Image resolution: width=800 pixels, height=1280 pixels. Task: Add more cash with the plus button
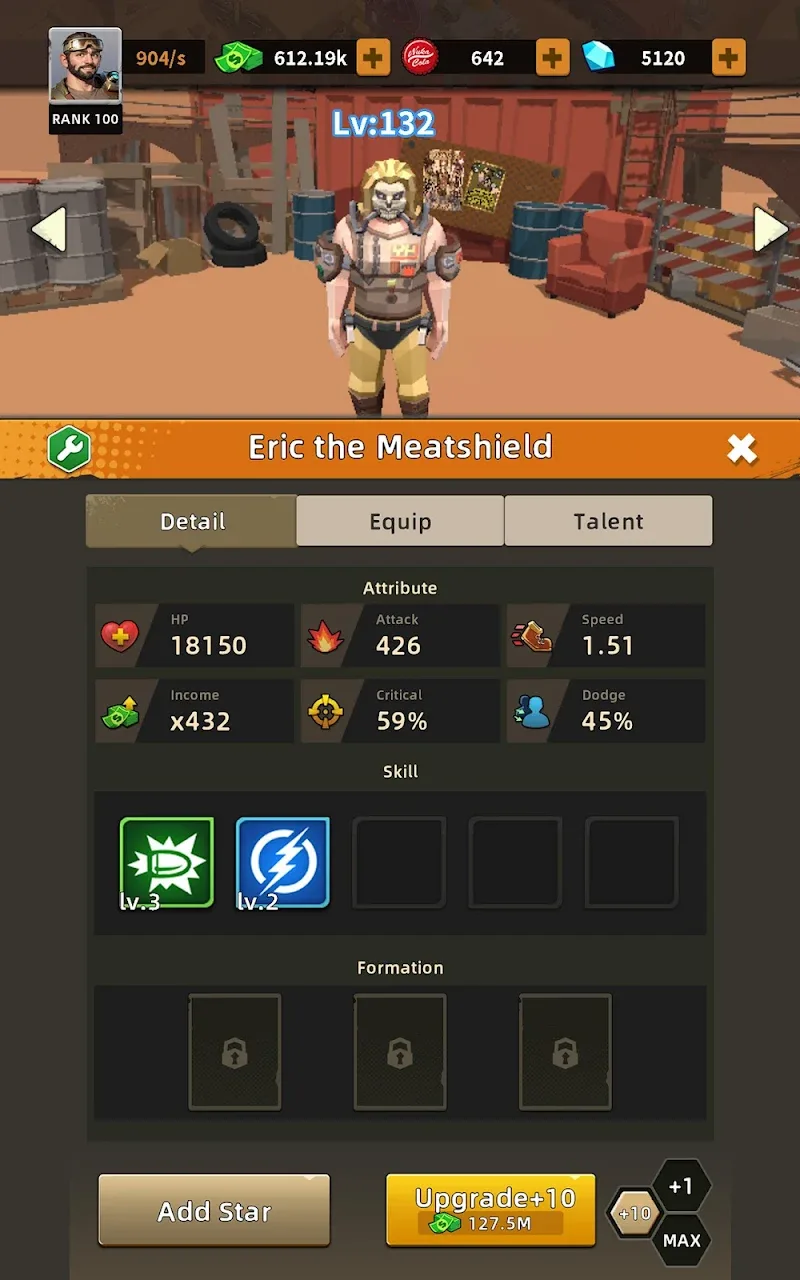[373, 58]
